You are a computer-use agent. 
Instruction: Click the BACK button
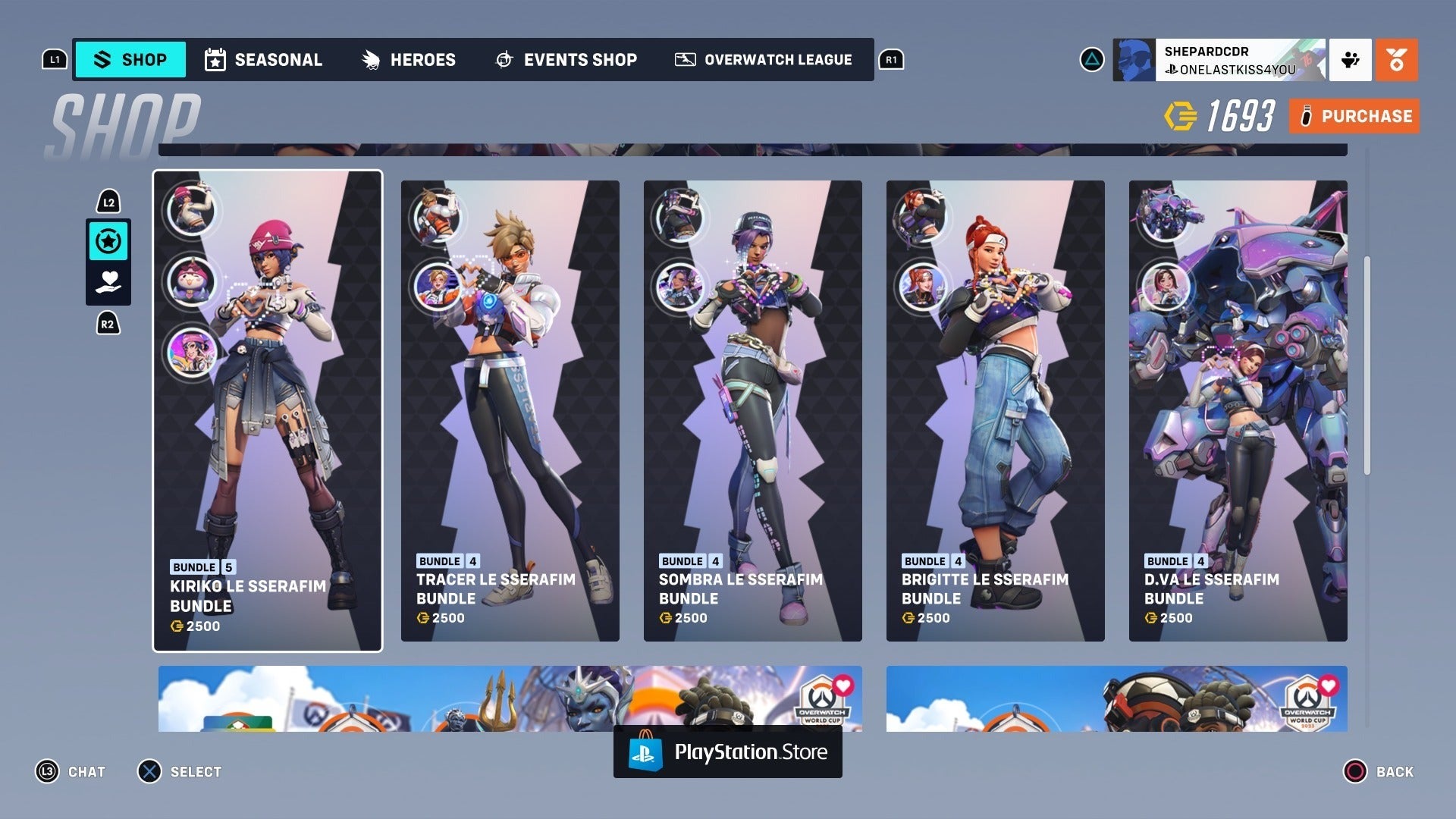1378,771
